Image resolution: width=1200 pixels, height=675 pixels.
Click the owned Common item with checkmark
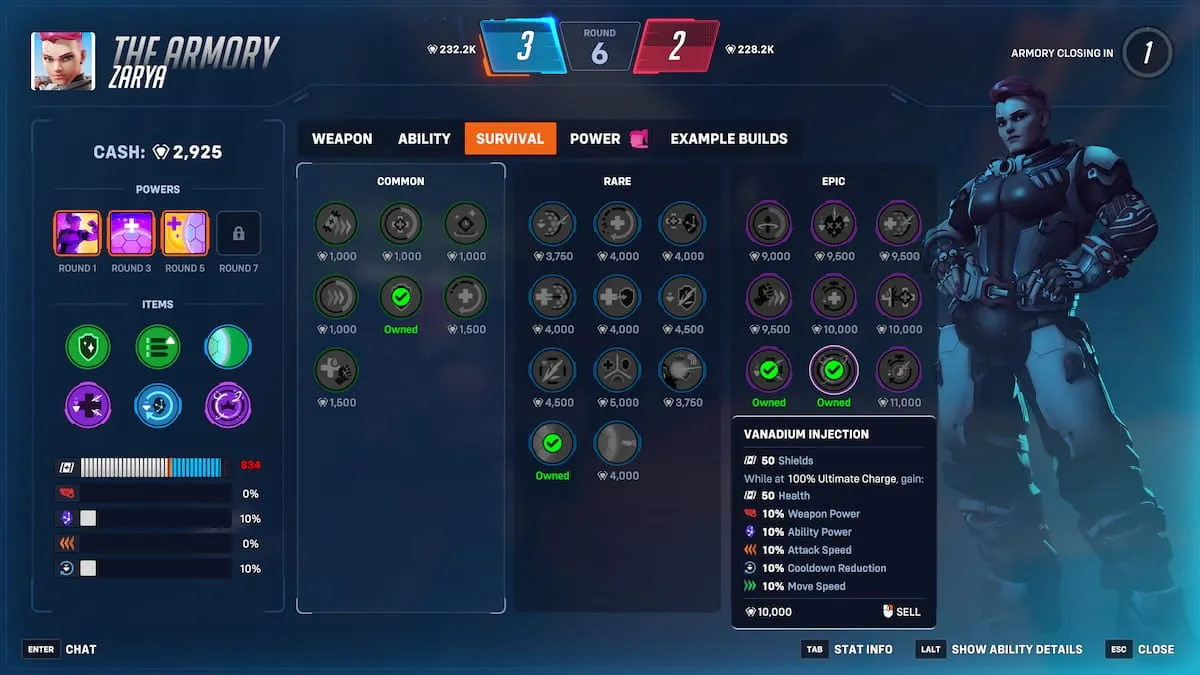[x=401, y=298]
